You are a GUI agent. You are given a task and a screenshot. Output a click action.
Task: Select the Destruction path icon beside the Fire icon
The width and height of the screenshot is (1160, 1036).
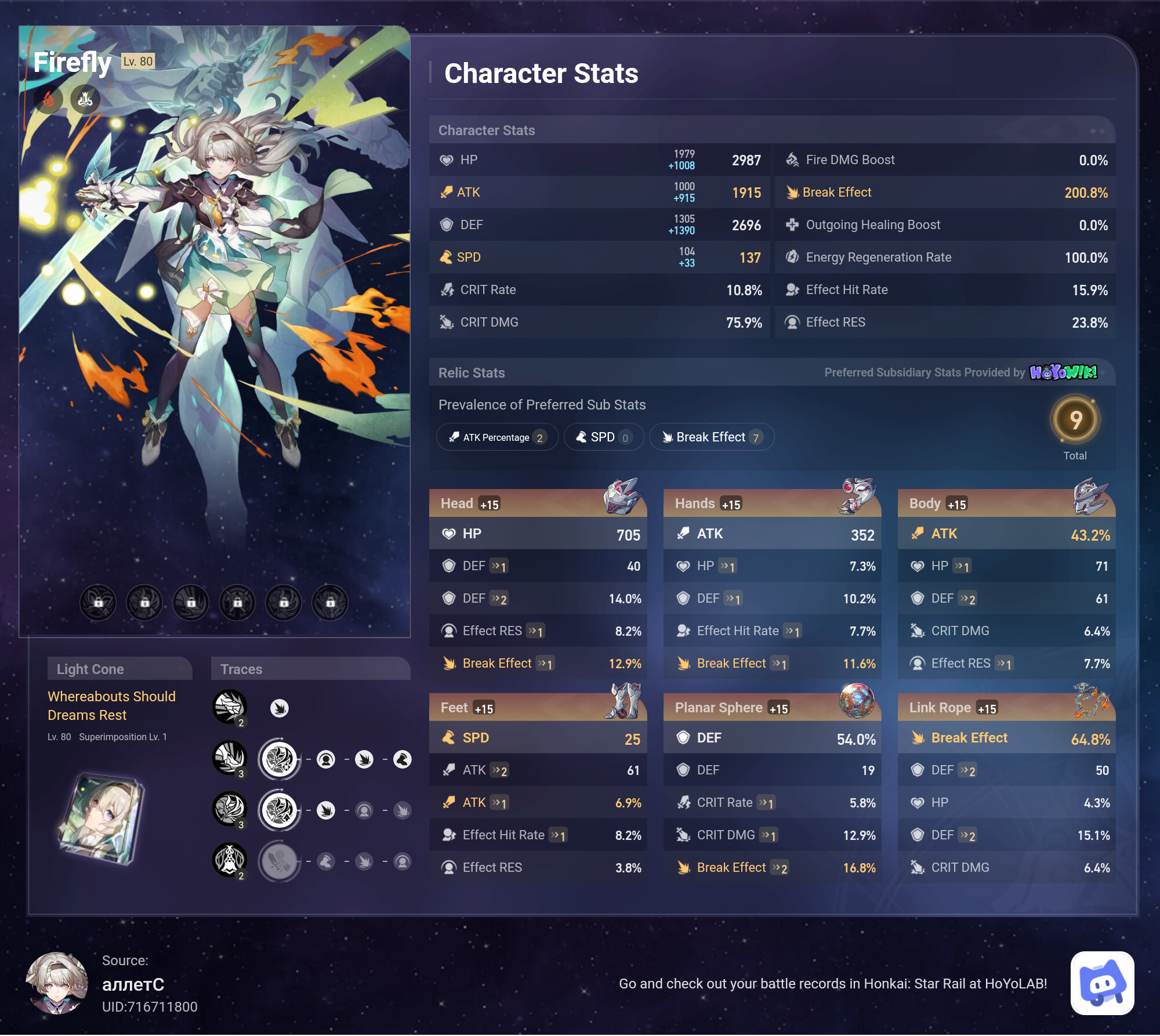pos(85,100)
